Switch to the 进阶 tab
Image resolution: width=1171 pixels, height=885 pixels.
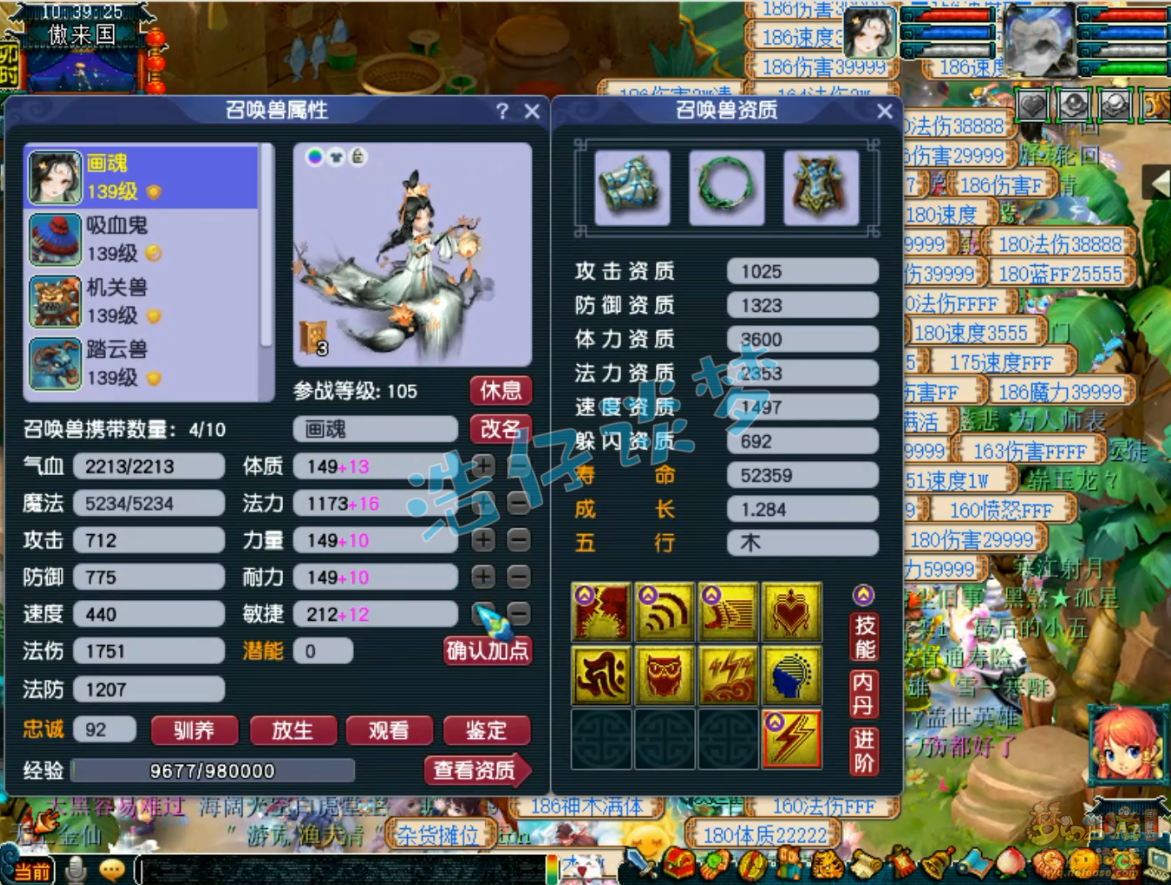pos(865,751)
